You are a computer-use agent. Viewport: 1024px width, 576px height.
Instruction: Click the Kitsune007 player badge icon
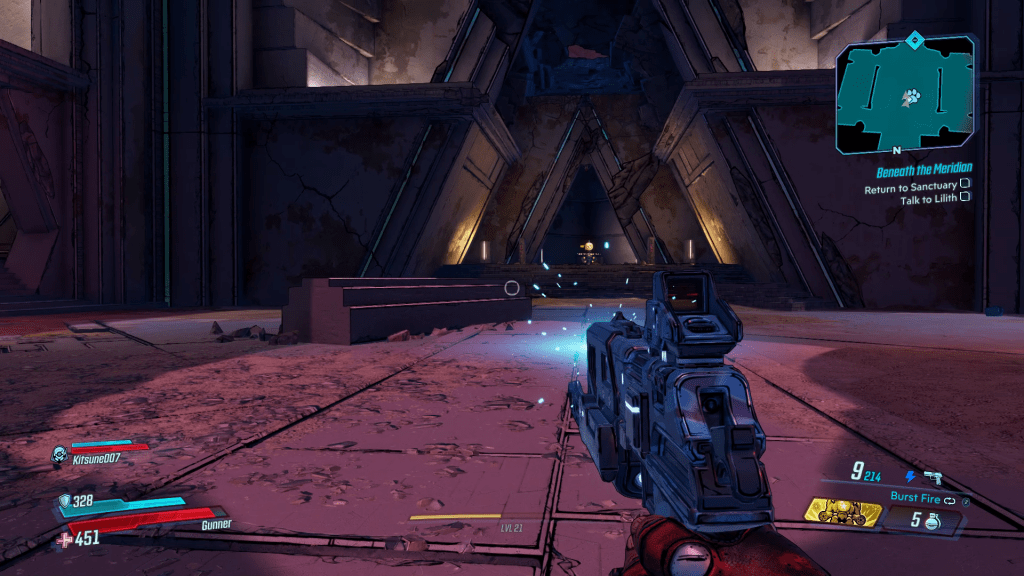pyautogui.click(x=59, y=454)
